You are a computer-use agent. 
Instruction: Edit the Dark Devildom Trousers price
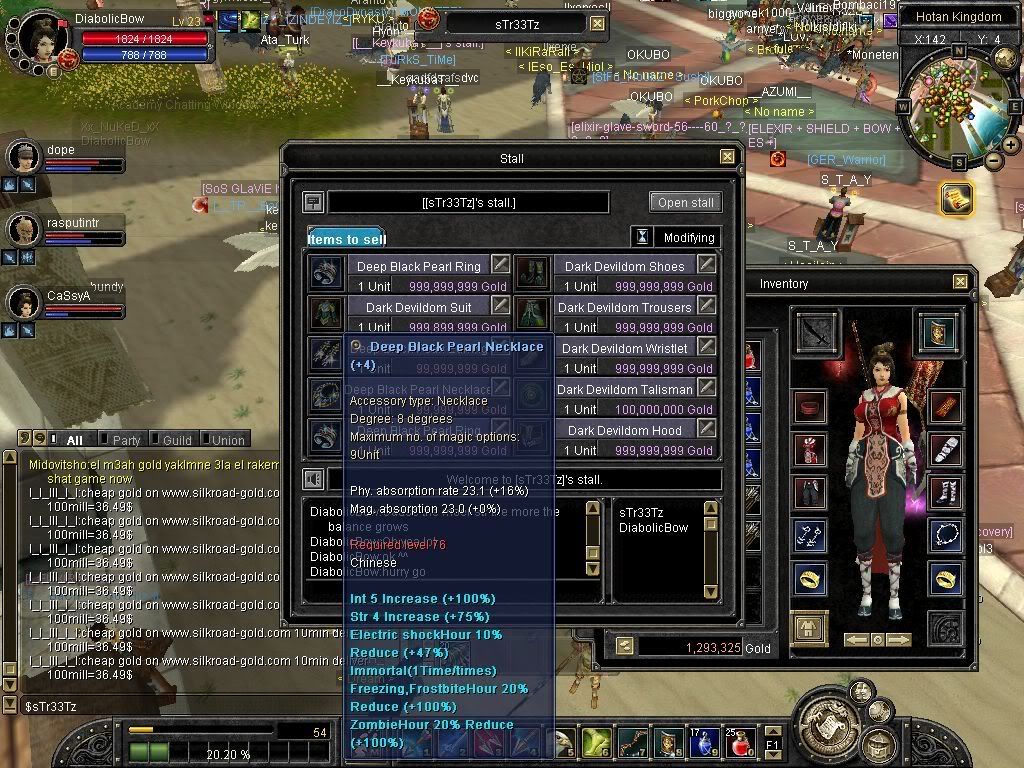tap(707, 305)
